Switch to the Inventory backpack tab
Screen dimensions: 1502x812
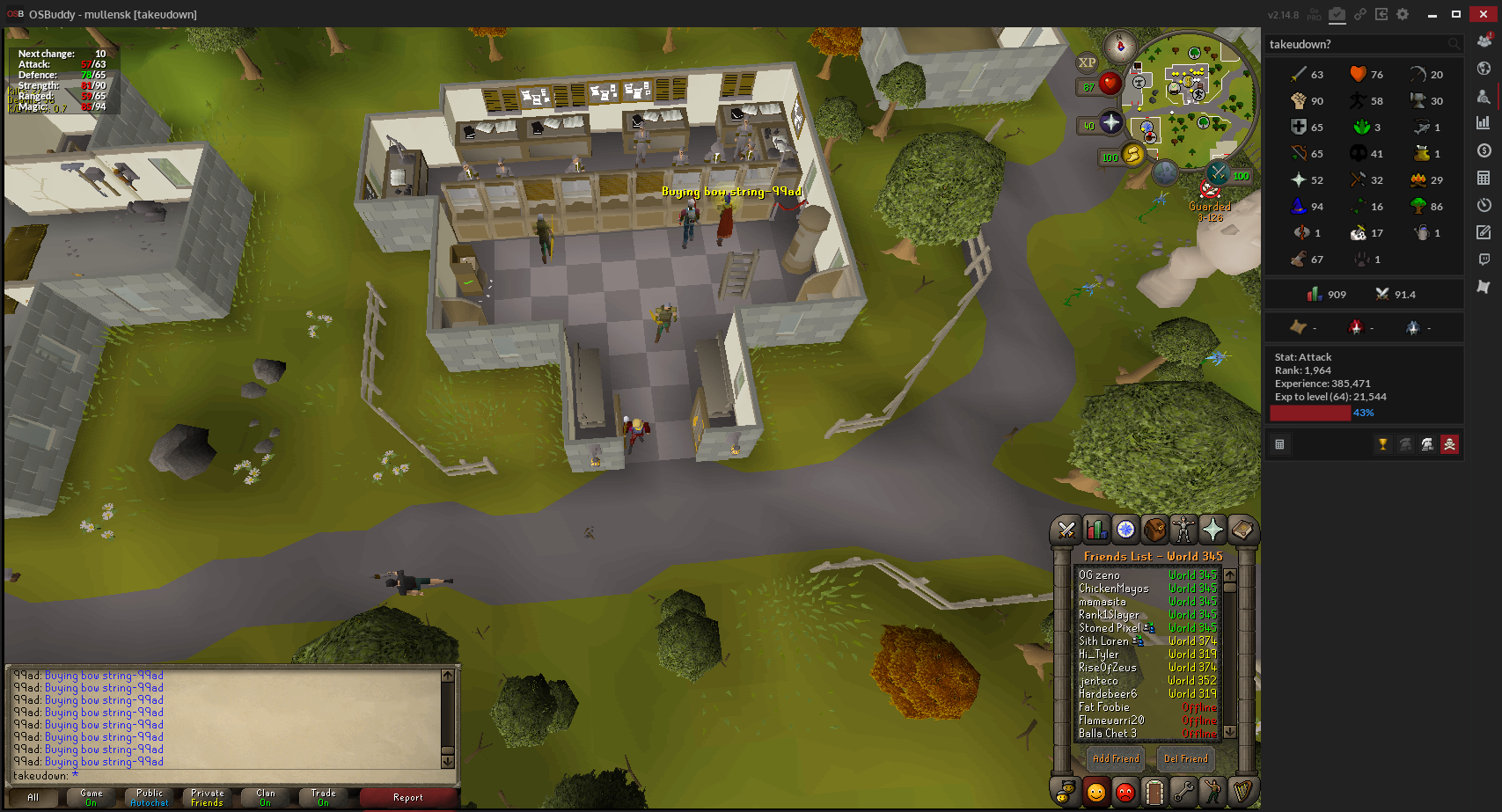tap(1154, 530)
